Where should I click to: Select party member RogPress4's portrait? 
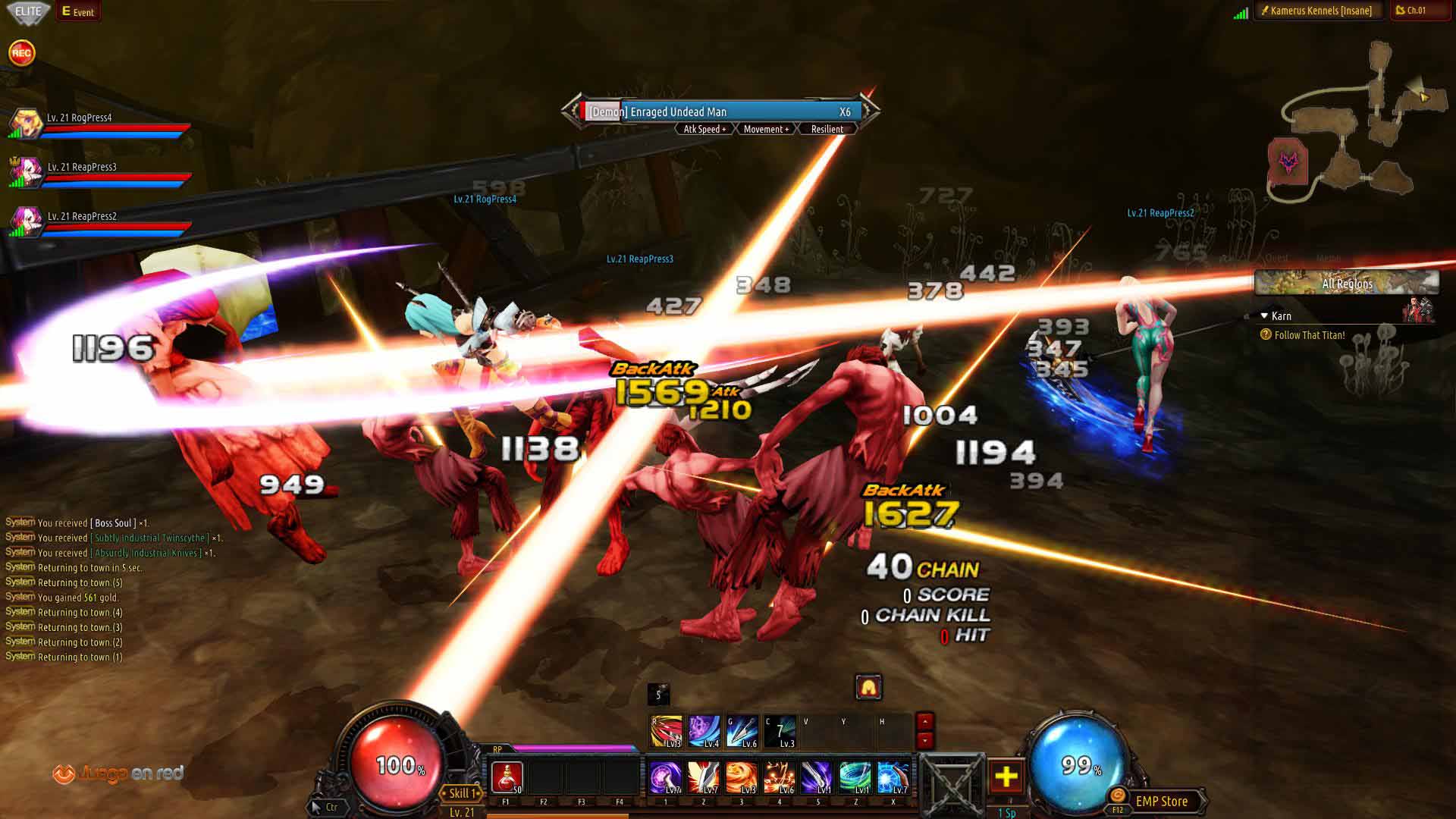[26, 124]
